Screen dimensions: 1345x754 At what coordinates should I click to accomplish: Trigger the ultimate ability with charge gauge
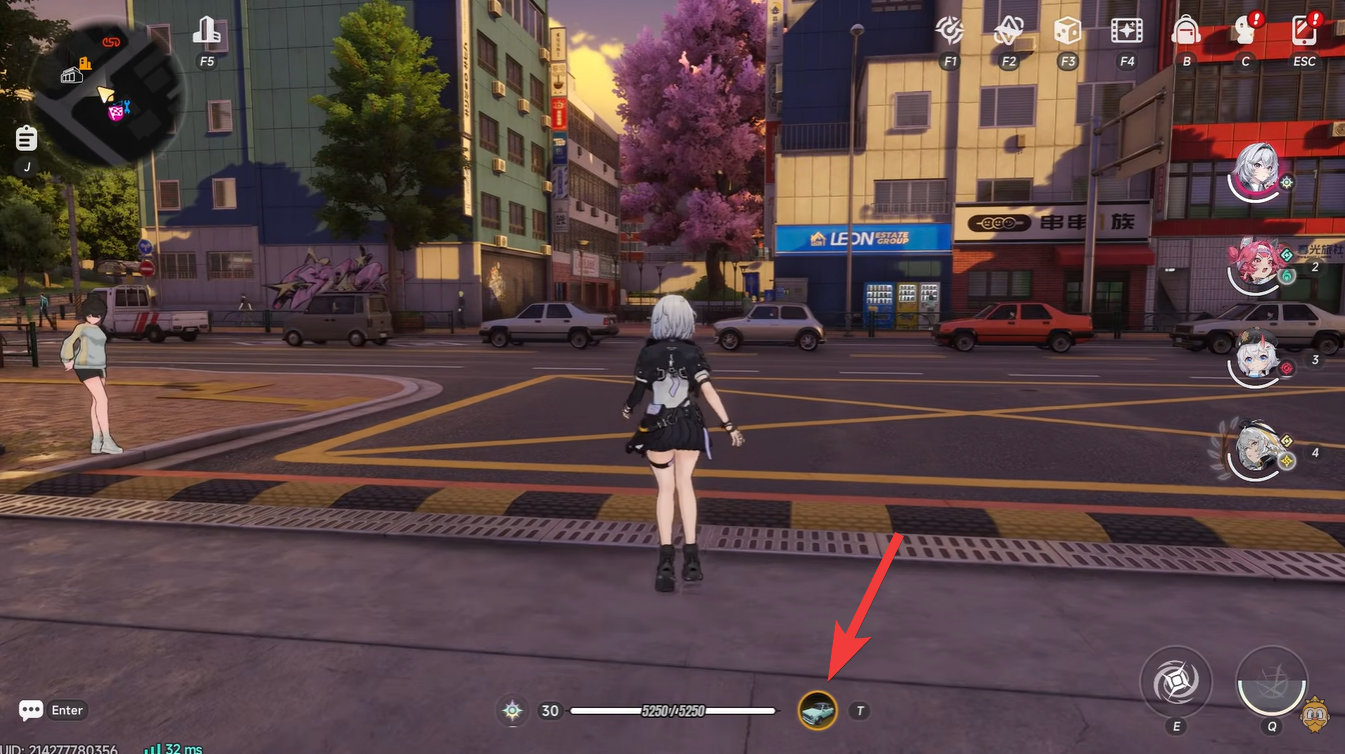[x=1271, y=682]
